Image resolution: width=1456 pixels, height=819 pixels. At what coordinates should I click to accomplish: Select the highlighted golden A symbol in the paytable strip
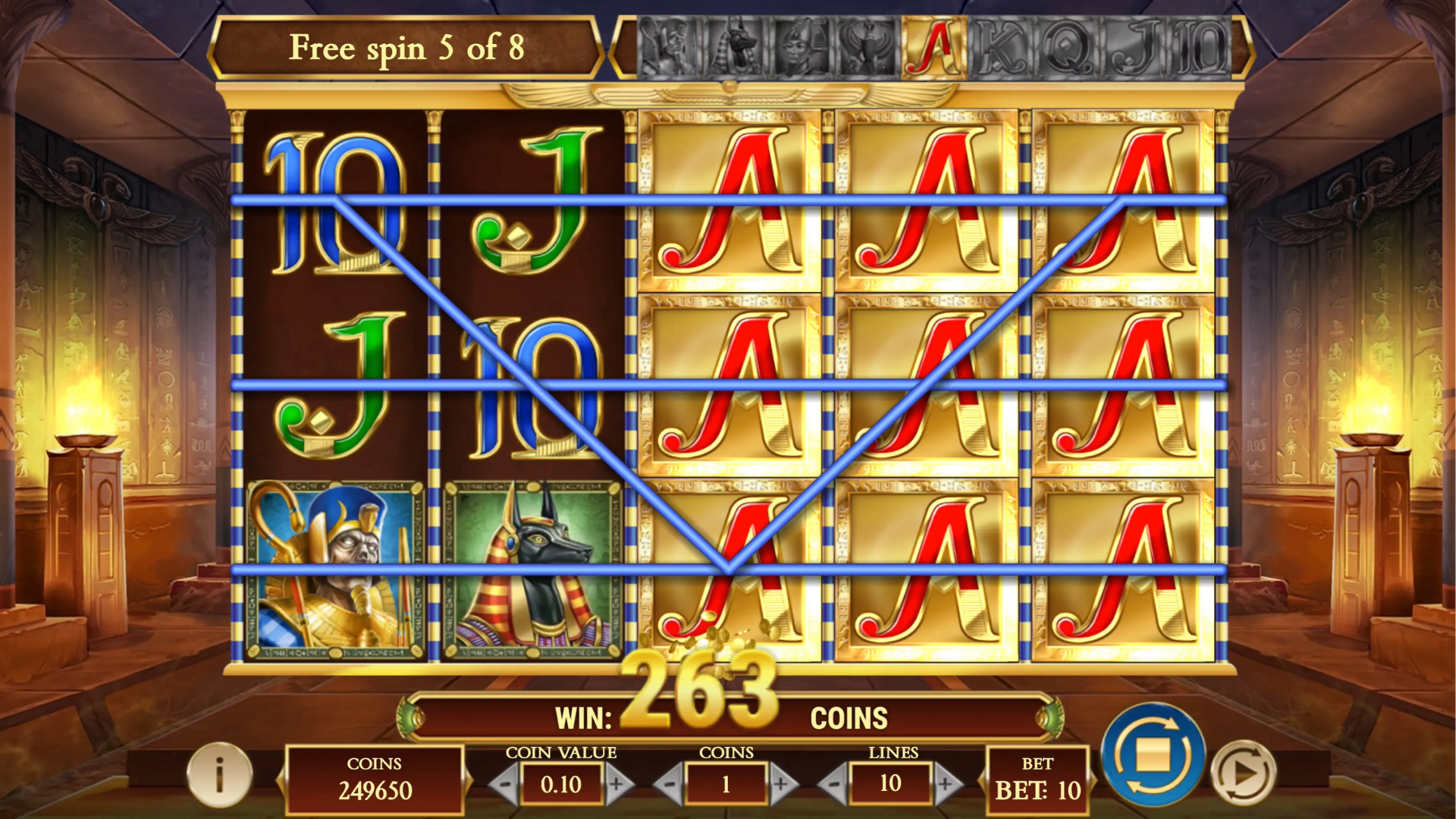coord(934,47)
